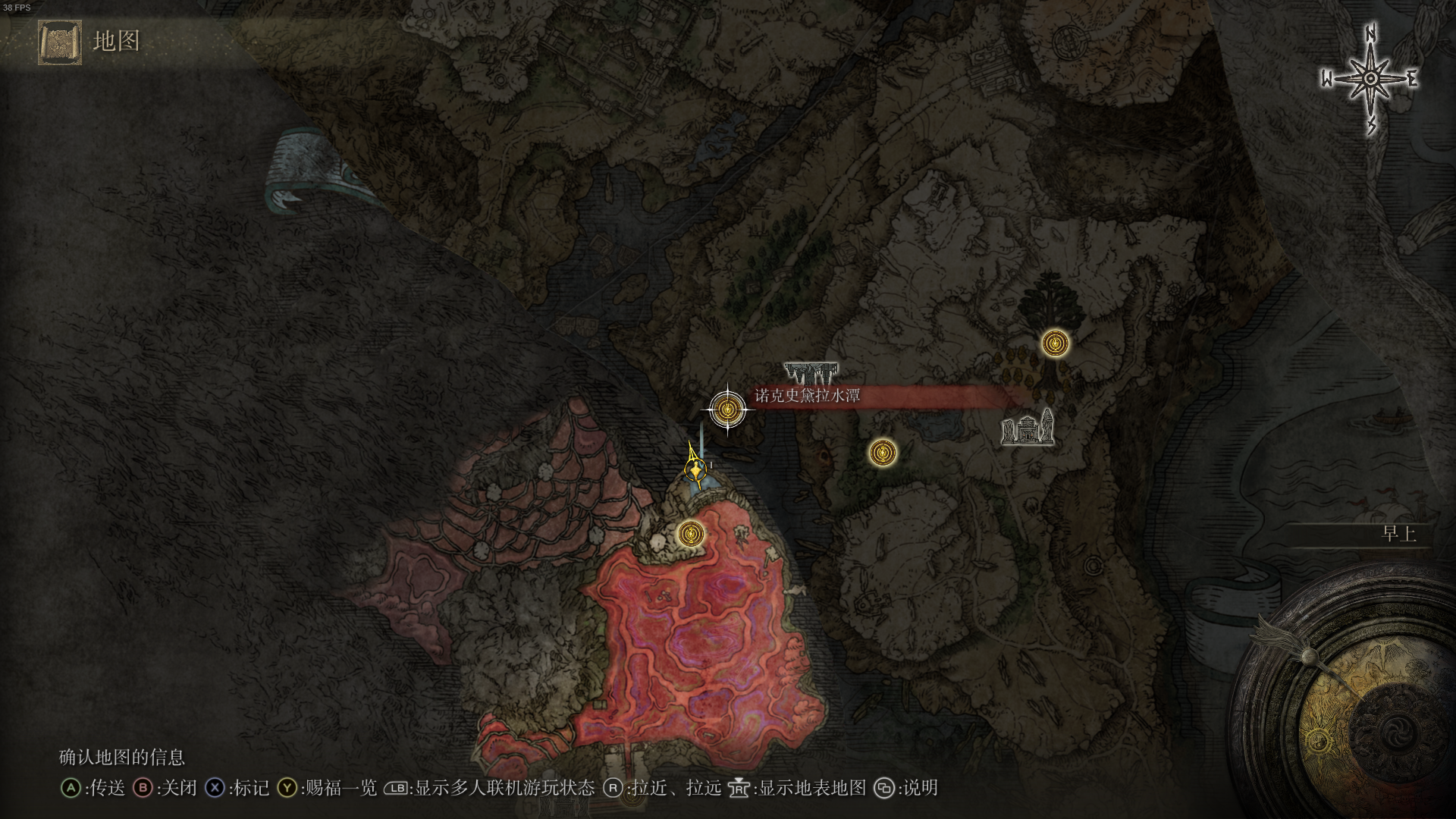This screenshot has width=1456, height=819.
Task: Choose the grace marker beside the large tree icon
Action: click(1055, 344)
